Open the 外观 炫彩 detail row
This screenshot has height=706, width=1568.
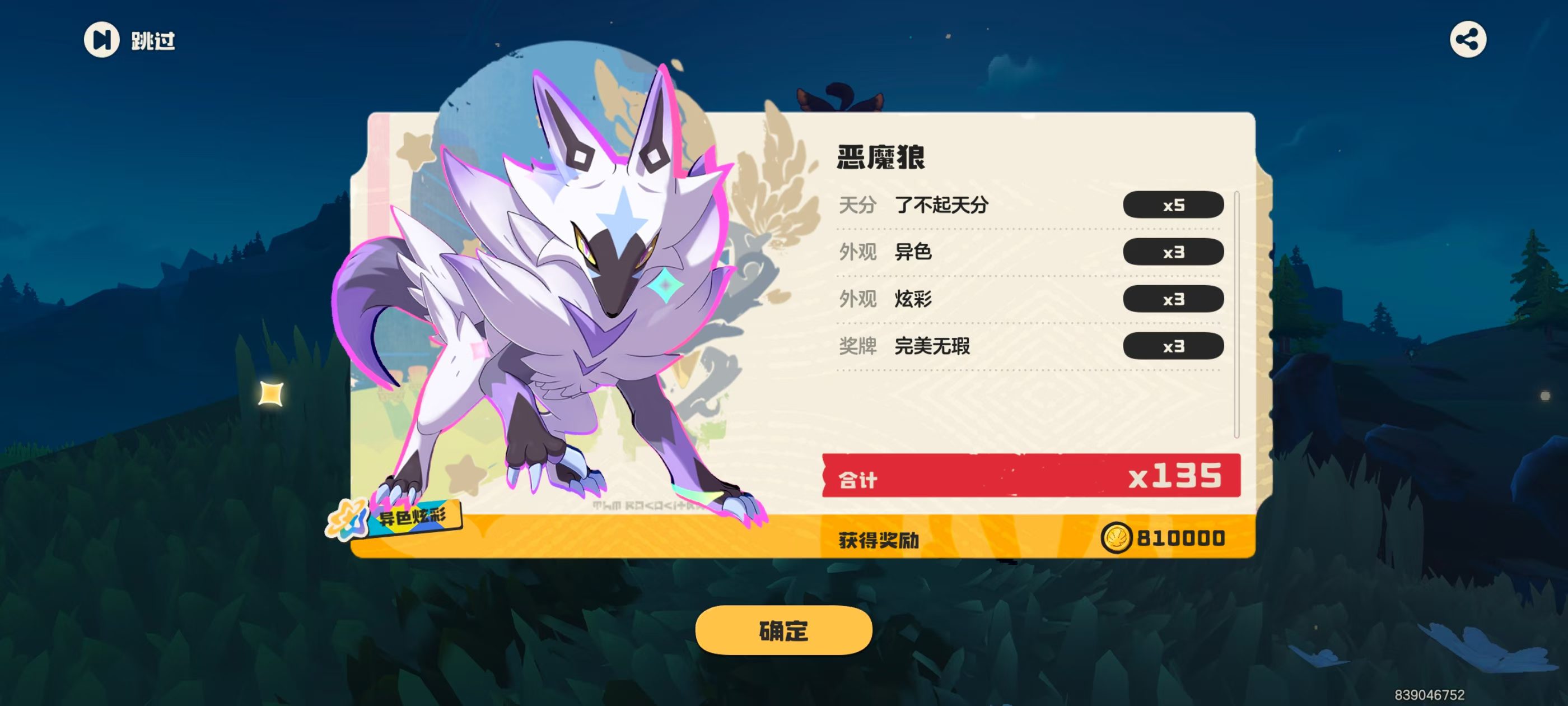[974, 299]
